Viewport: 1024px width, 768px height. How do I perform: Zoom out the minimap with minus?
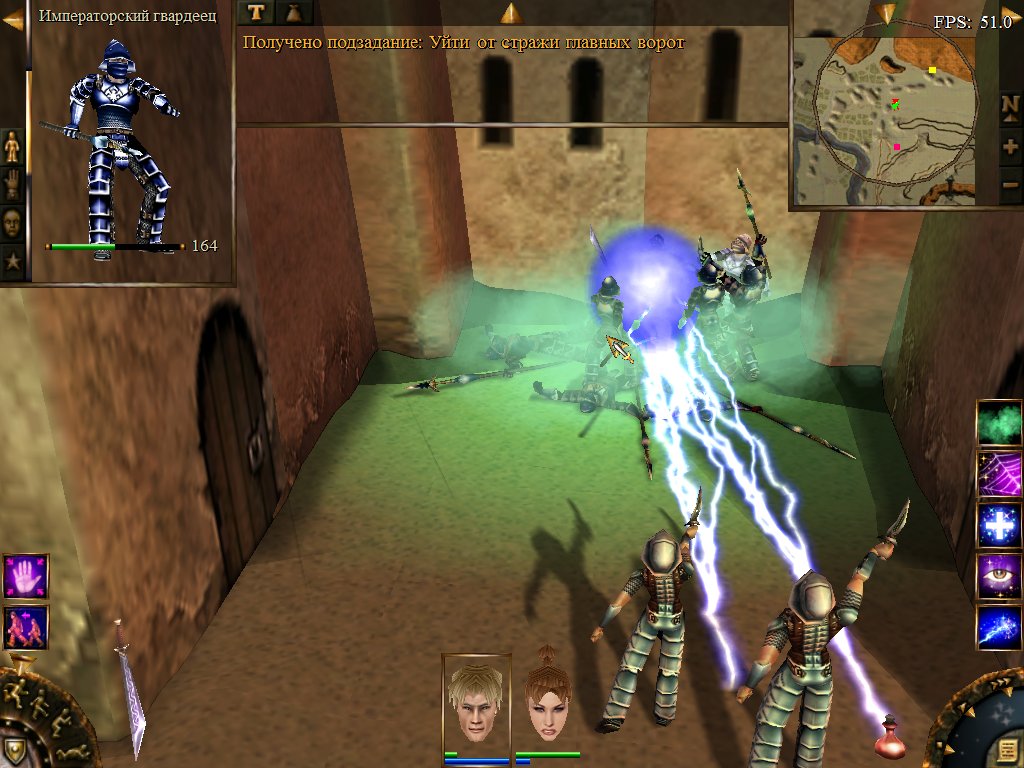[x=1010, y=184]
